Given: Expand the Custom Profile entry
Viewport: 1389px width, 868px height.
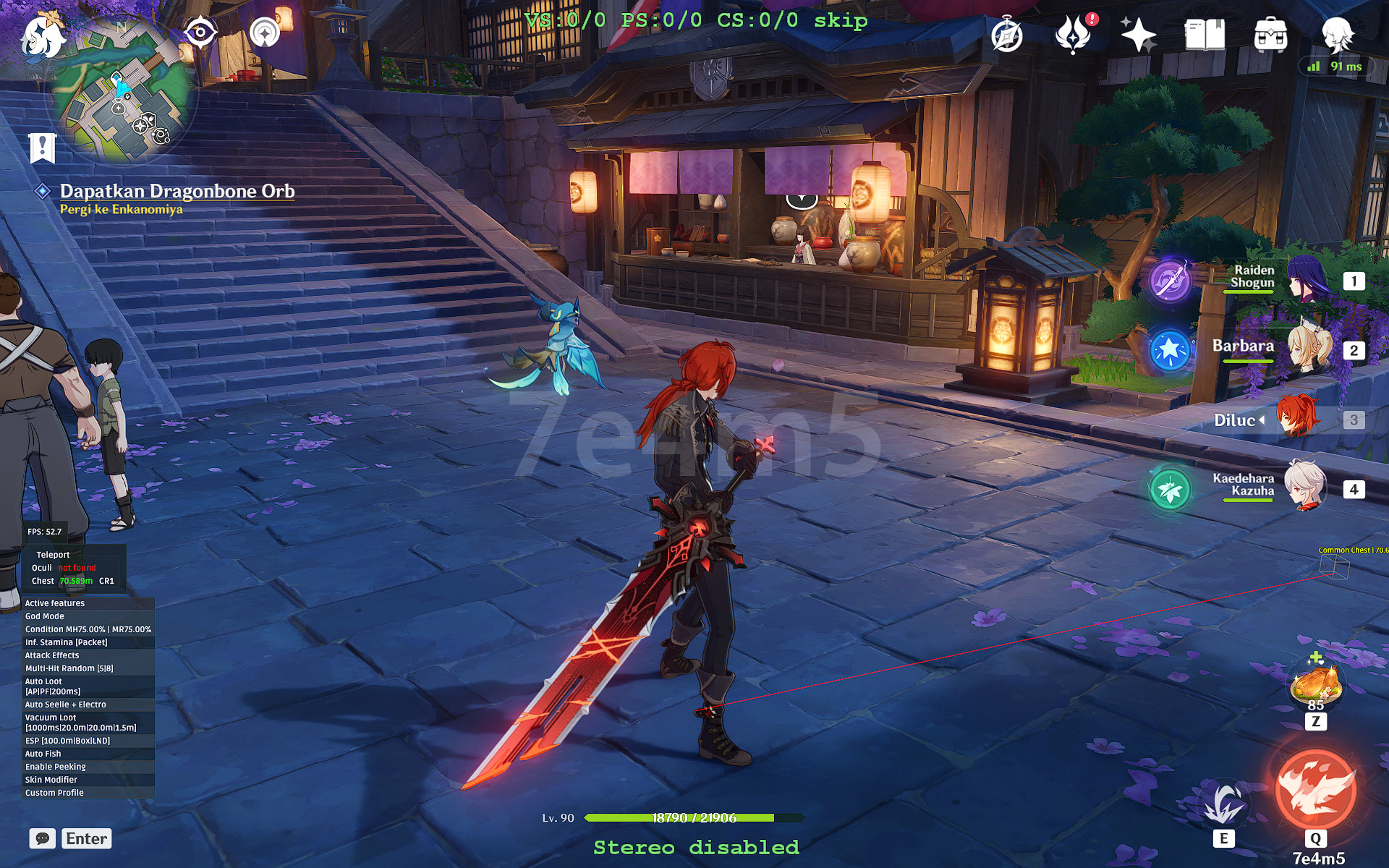Looking at the screenshot, I should pos(54,792).
